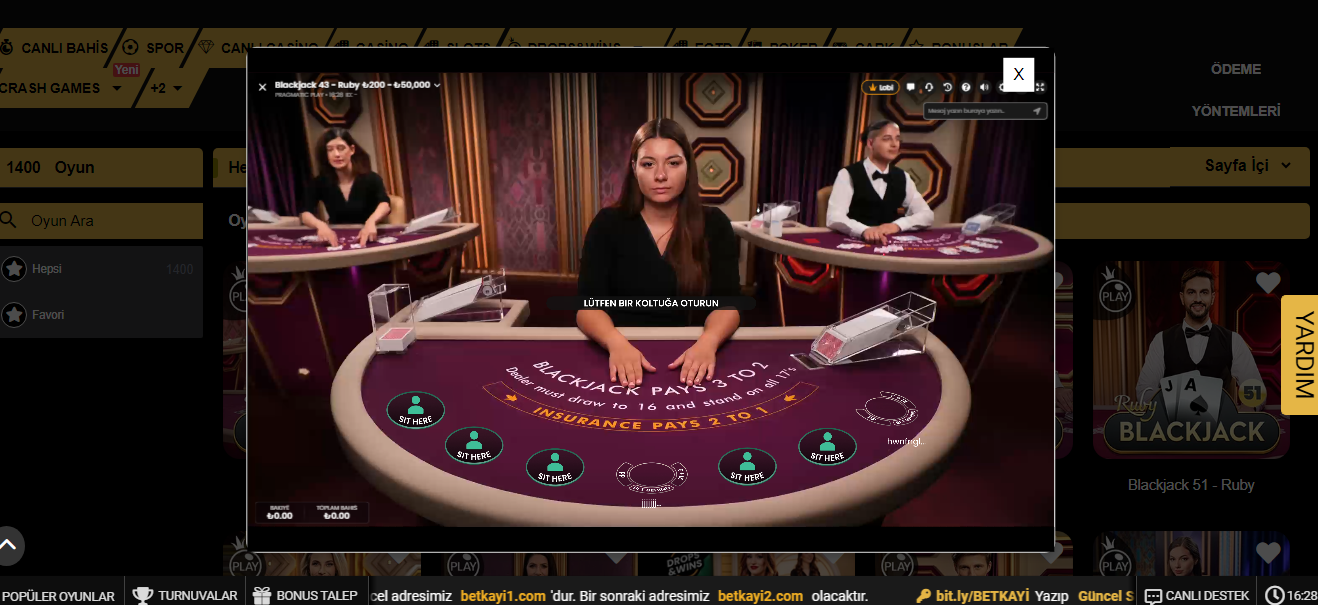
Task: Open the YARDIM help tab
Action: coord(1302,354)
